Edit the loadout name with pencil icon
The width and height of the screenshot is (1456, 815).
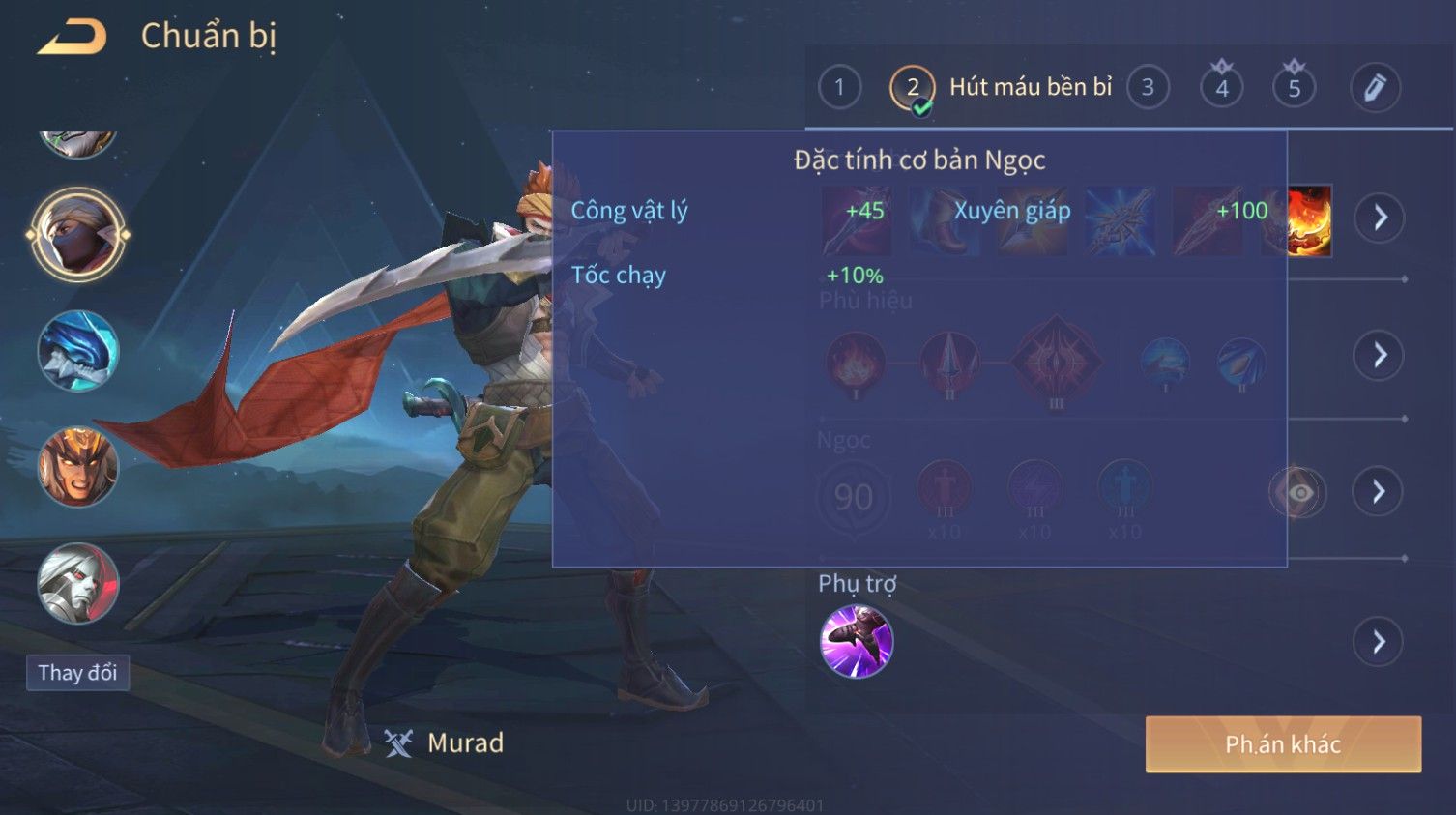coord(1375,88)
